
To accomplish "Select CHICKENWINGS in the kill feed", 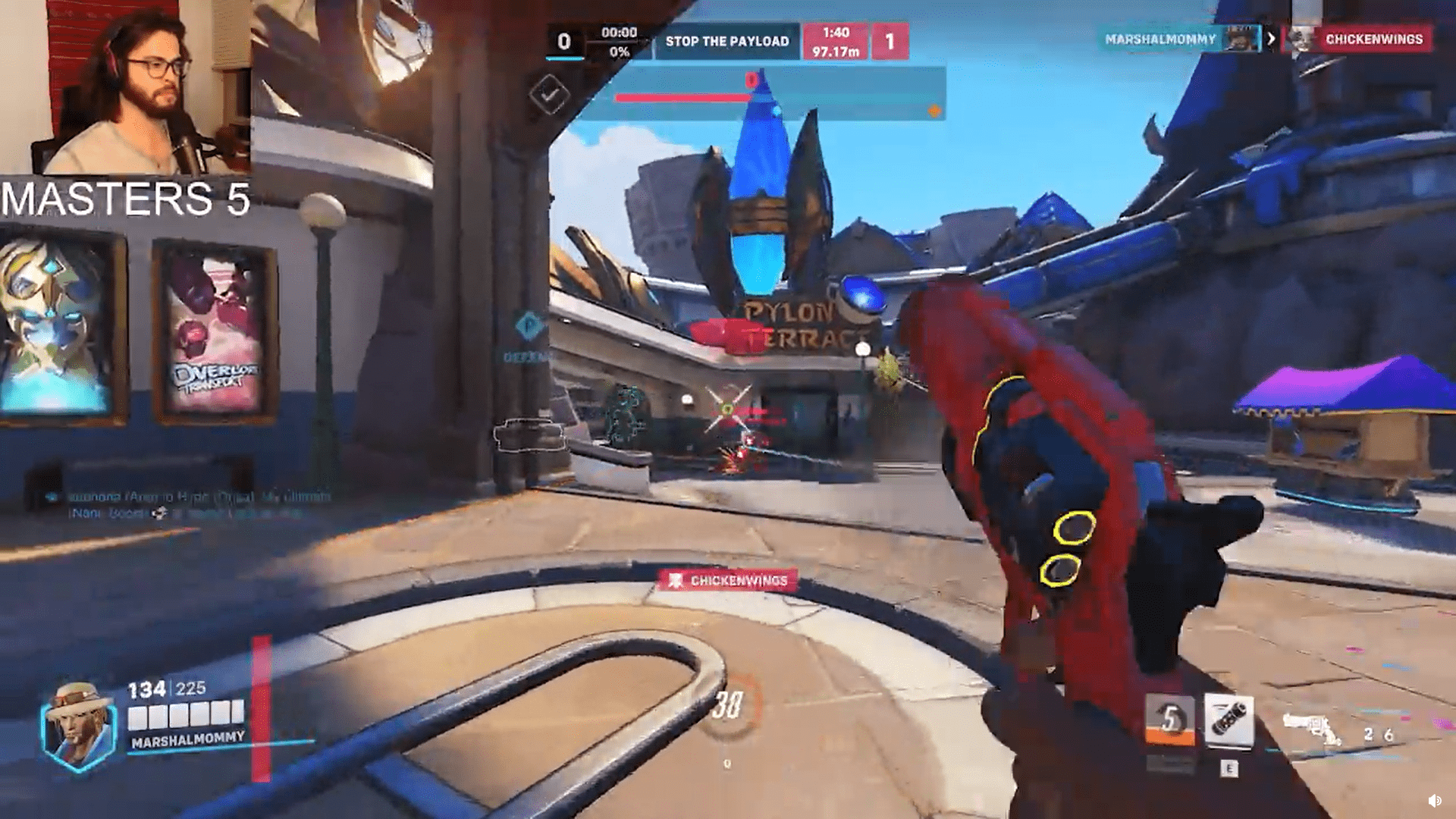I will [x=1373, y=39].
